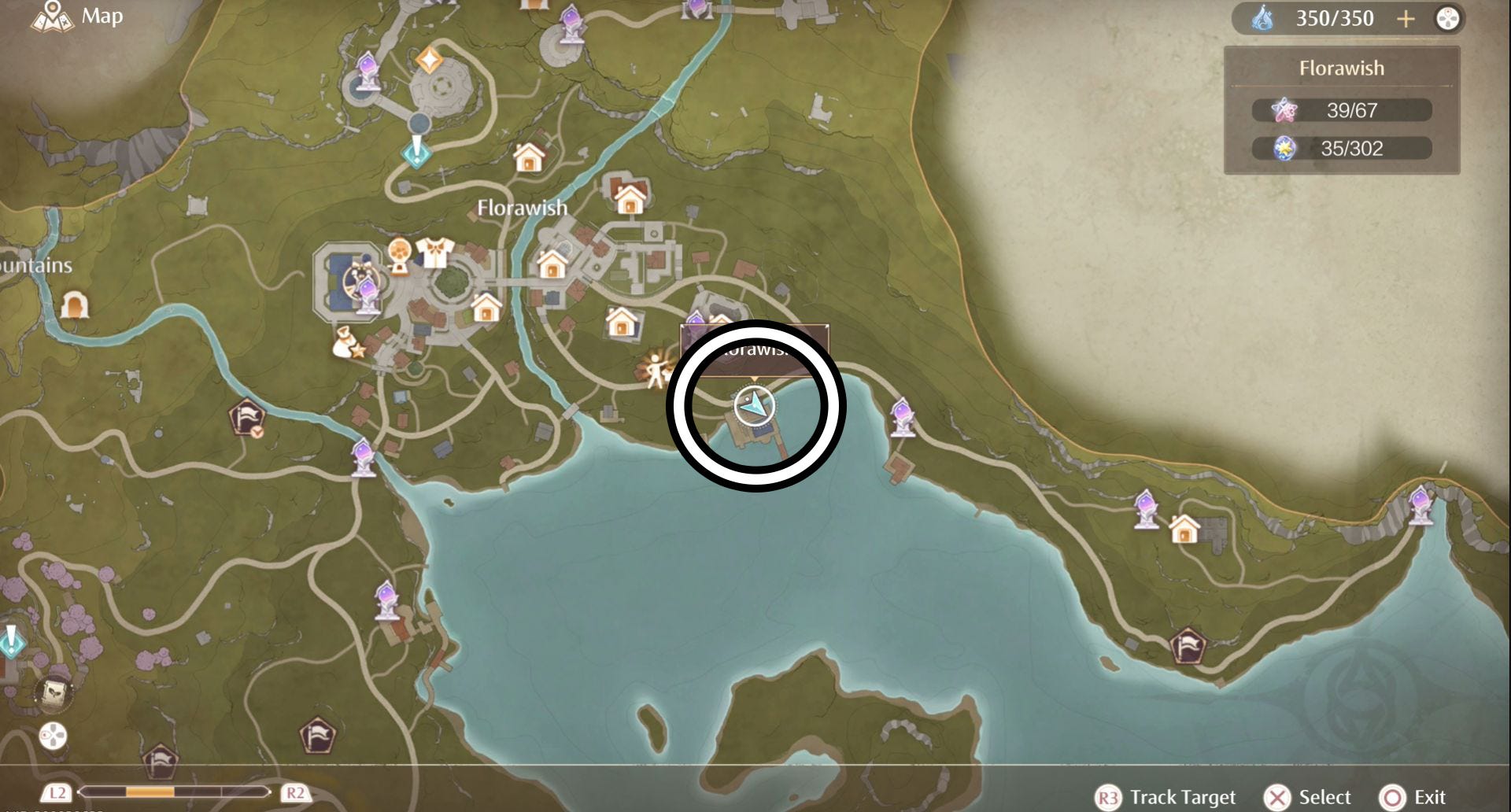This screenshot has height=812, width=1511.
Task: Select the cave entrance marker by the mountains
Action: [x=75, y=304]
